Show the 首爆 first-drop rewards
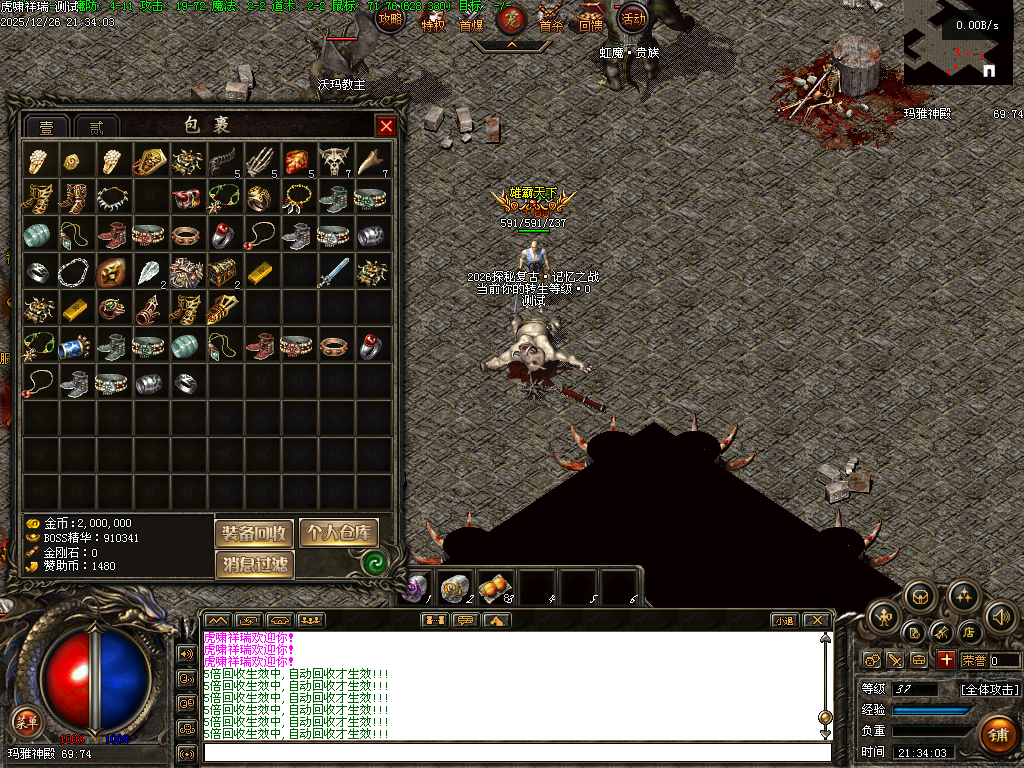 471,20
